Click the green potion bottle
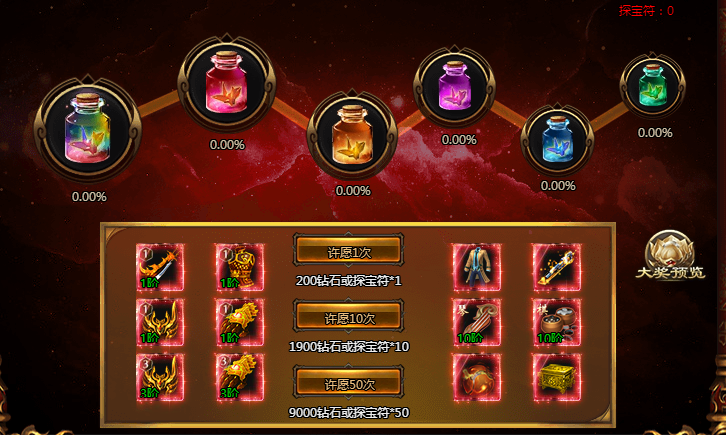The width and height of the screenshot is (726, 435). (x=654, y=85)
